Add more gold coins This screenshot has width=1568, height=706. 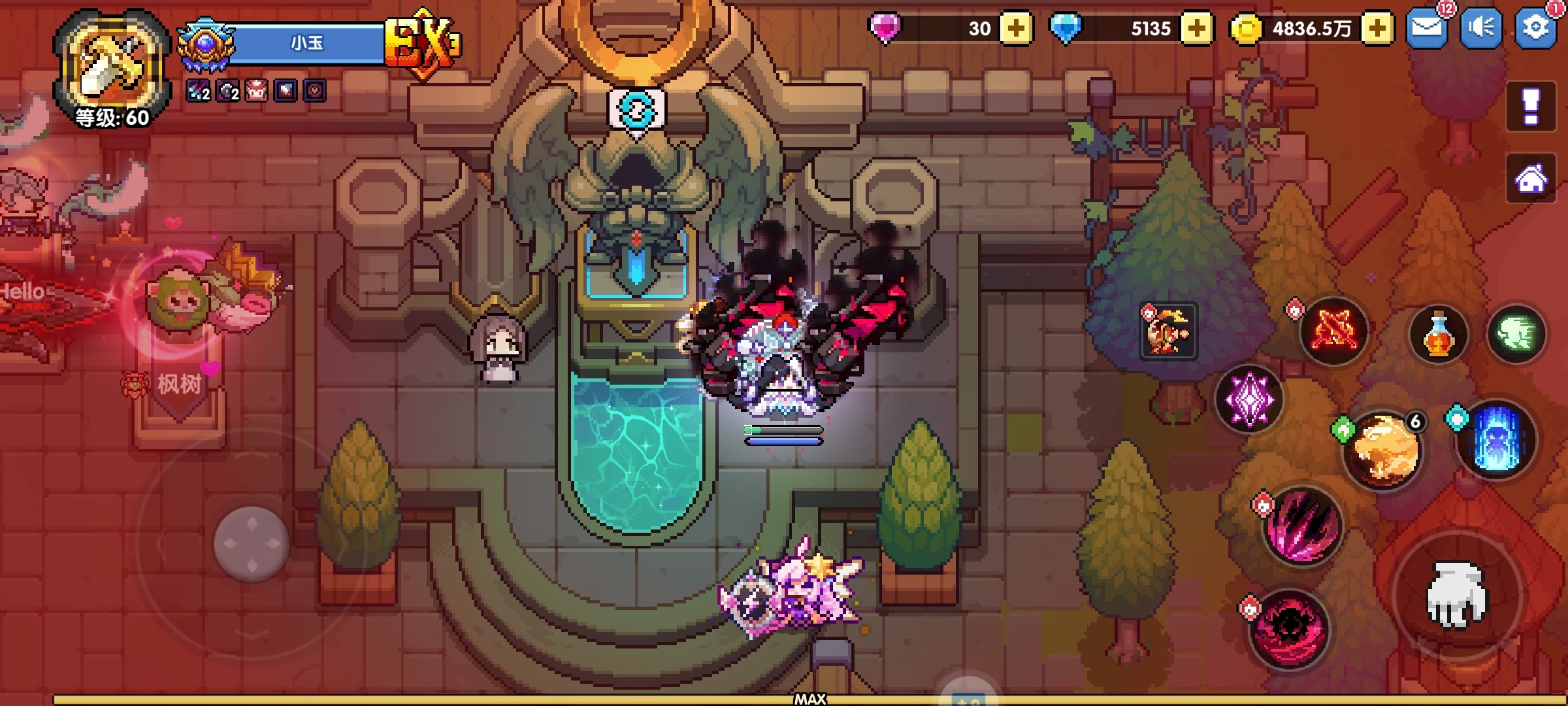pyautogui.click(x=1377, y=29)
